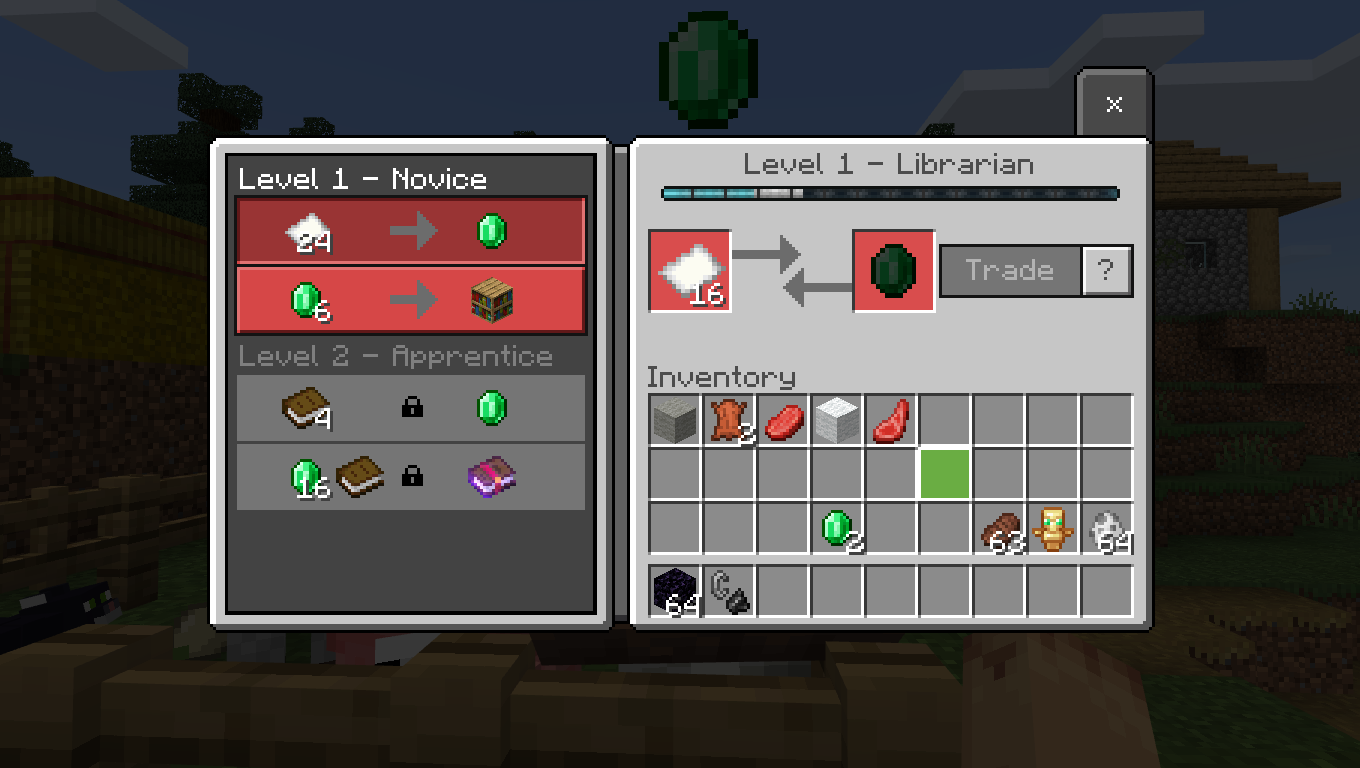The height and width of the screenshot is (768, 1360).
Task: Select the locked 4 books for emerald trade
Action: pos(411,408)
